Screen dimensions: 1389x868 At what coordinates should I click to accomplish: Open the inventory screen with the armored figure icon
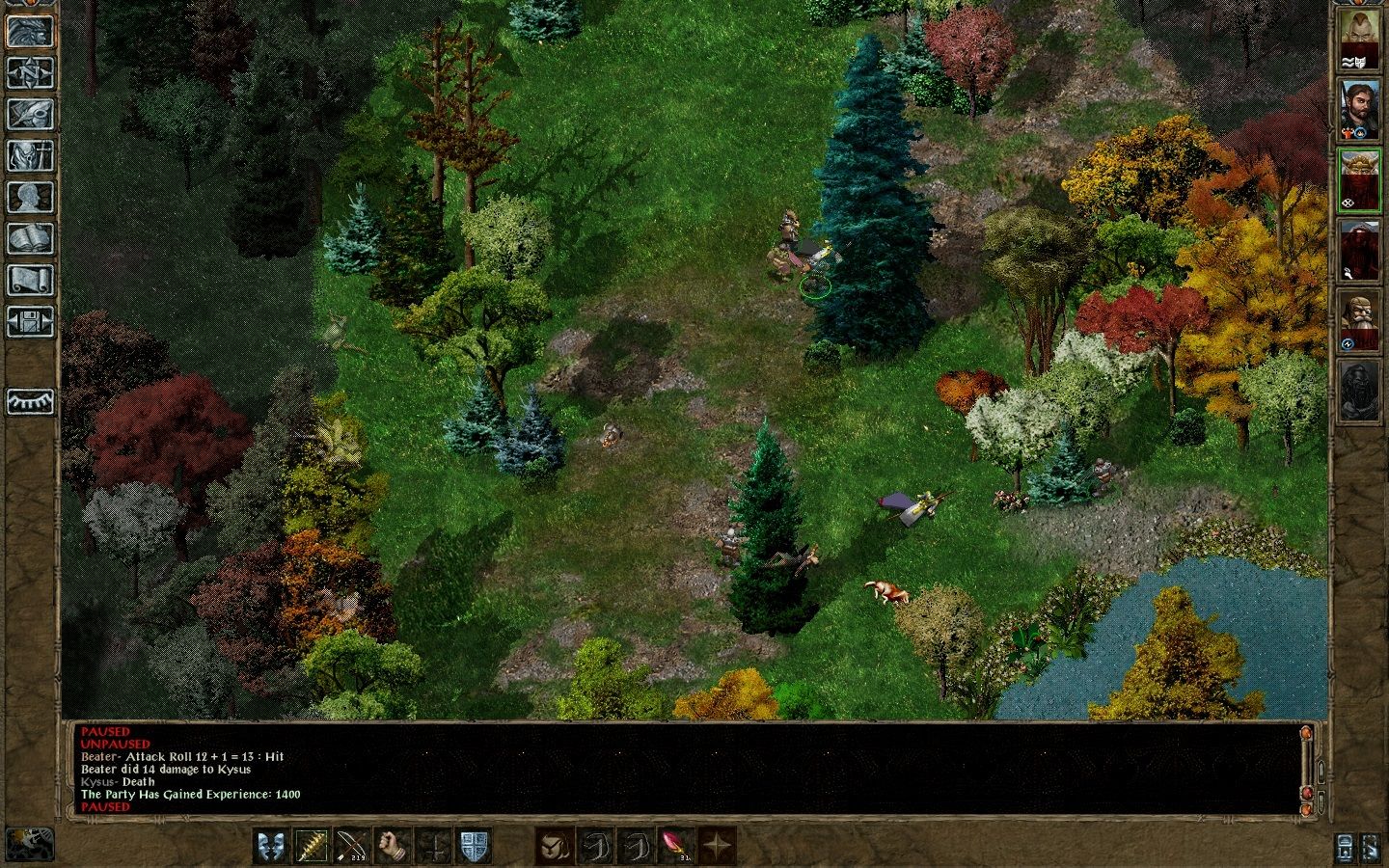[x=30, y=155]
